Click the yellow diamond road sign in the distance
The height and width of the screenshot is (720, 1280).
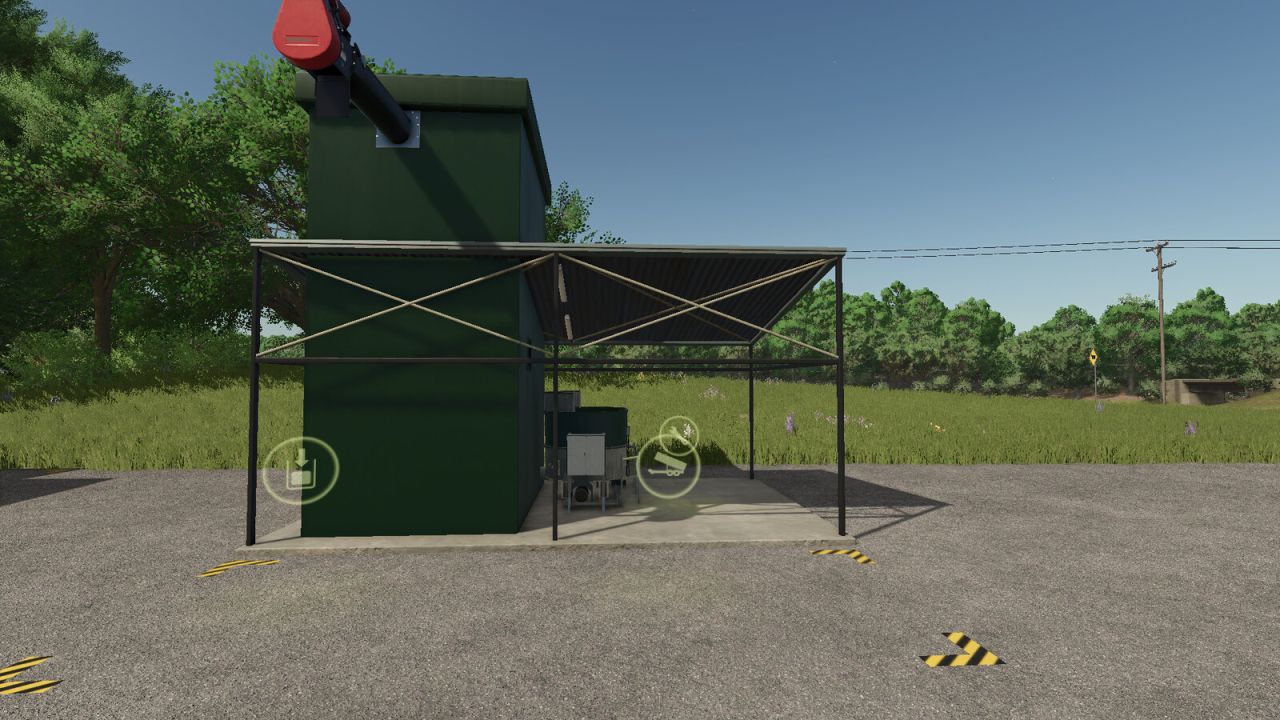click(1096, 357)
